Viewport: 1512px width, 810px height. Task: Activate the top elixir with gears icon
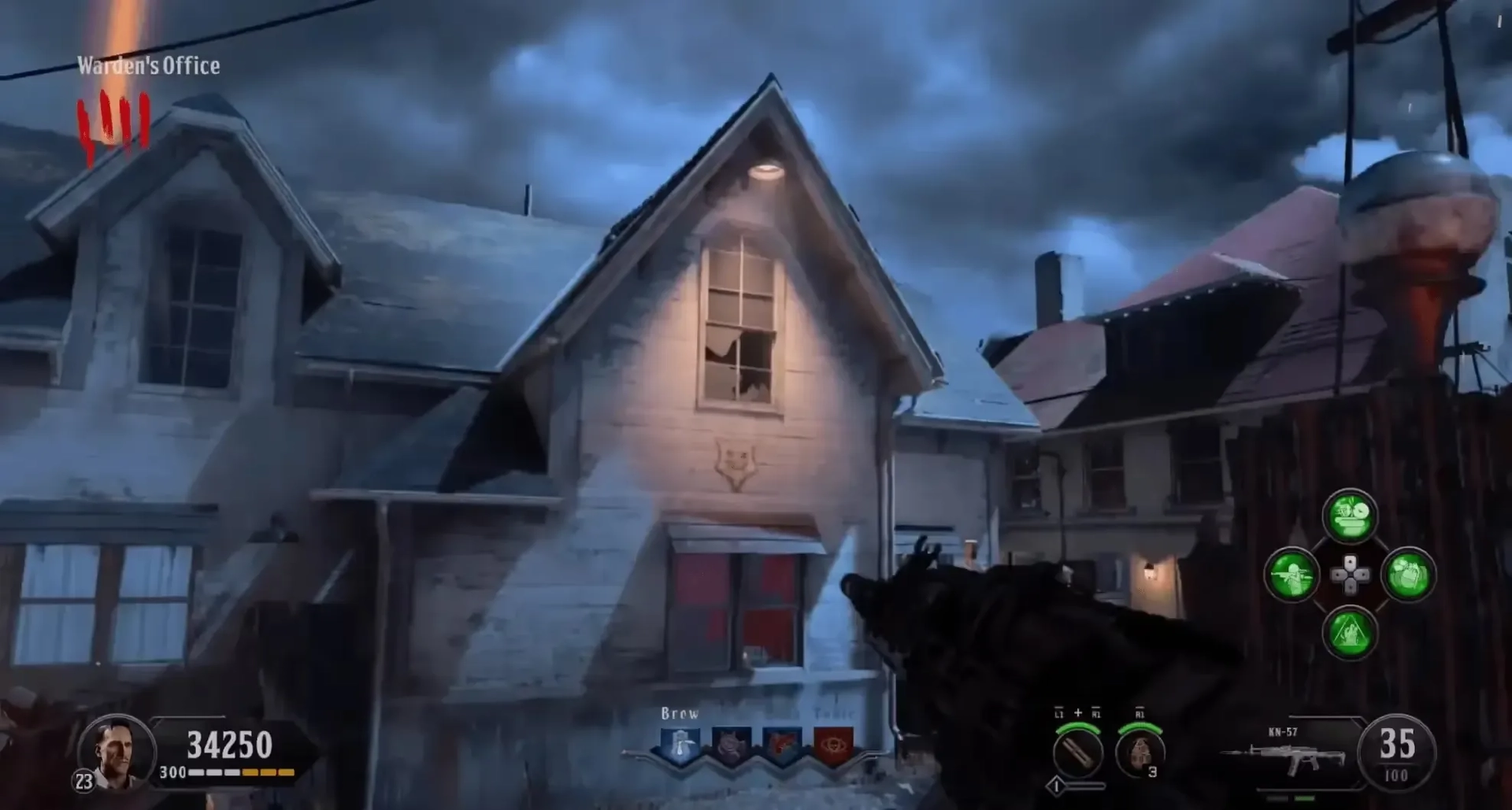(x=1350, y=516)
